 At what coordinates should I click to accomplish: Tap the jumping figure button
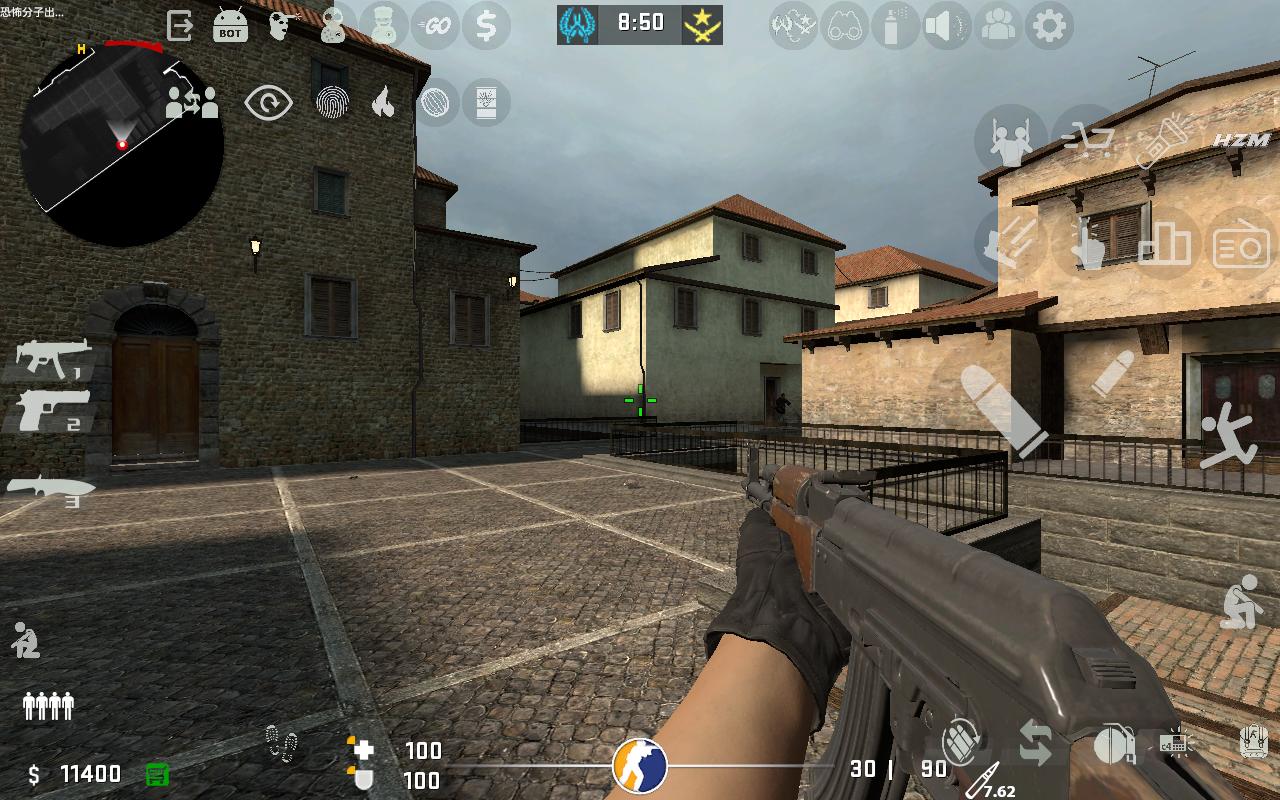coord(1228,437)
